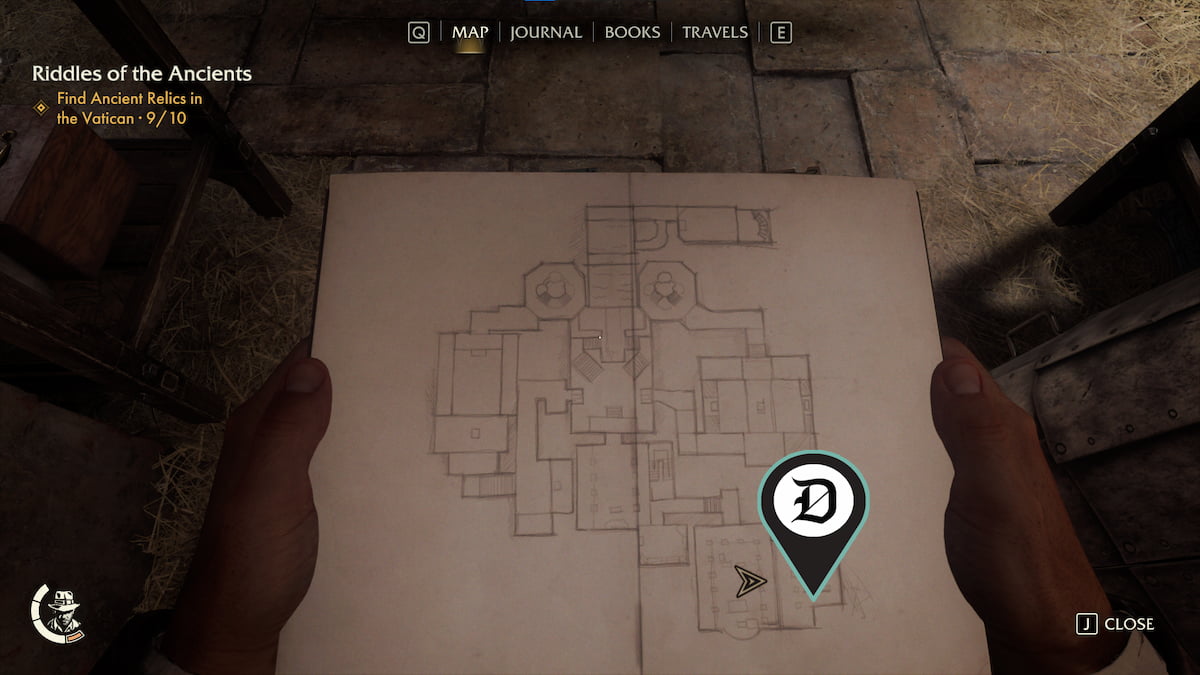Select the Riddles of the Ancients objective
The image size is (1200, 675).
(x=141, y=74)
